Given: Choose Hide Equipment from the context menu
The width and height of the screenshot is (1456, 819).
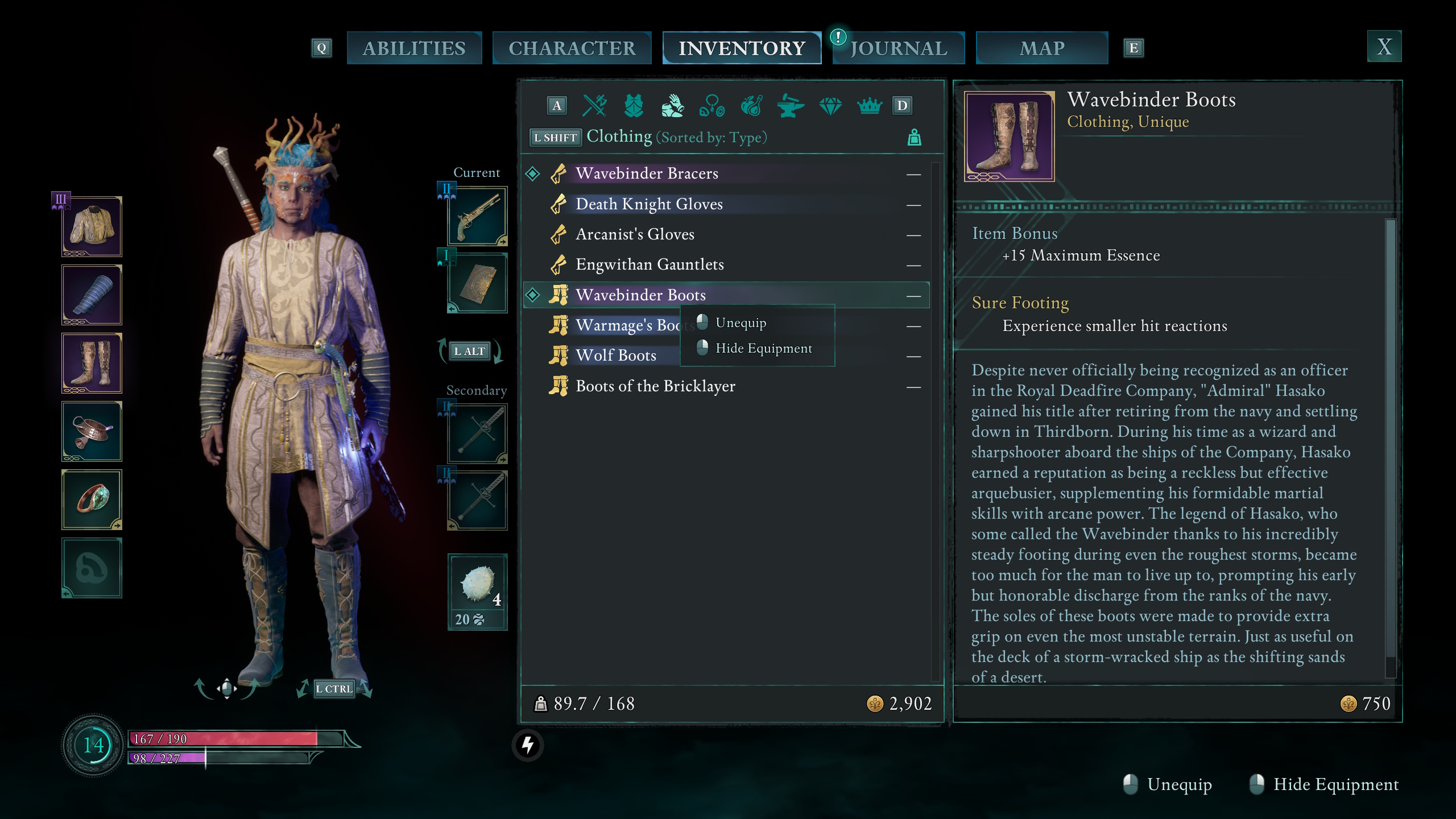Looking at the screenshot, I should tap(763, 348).
